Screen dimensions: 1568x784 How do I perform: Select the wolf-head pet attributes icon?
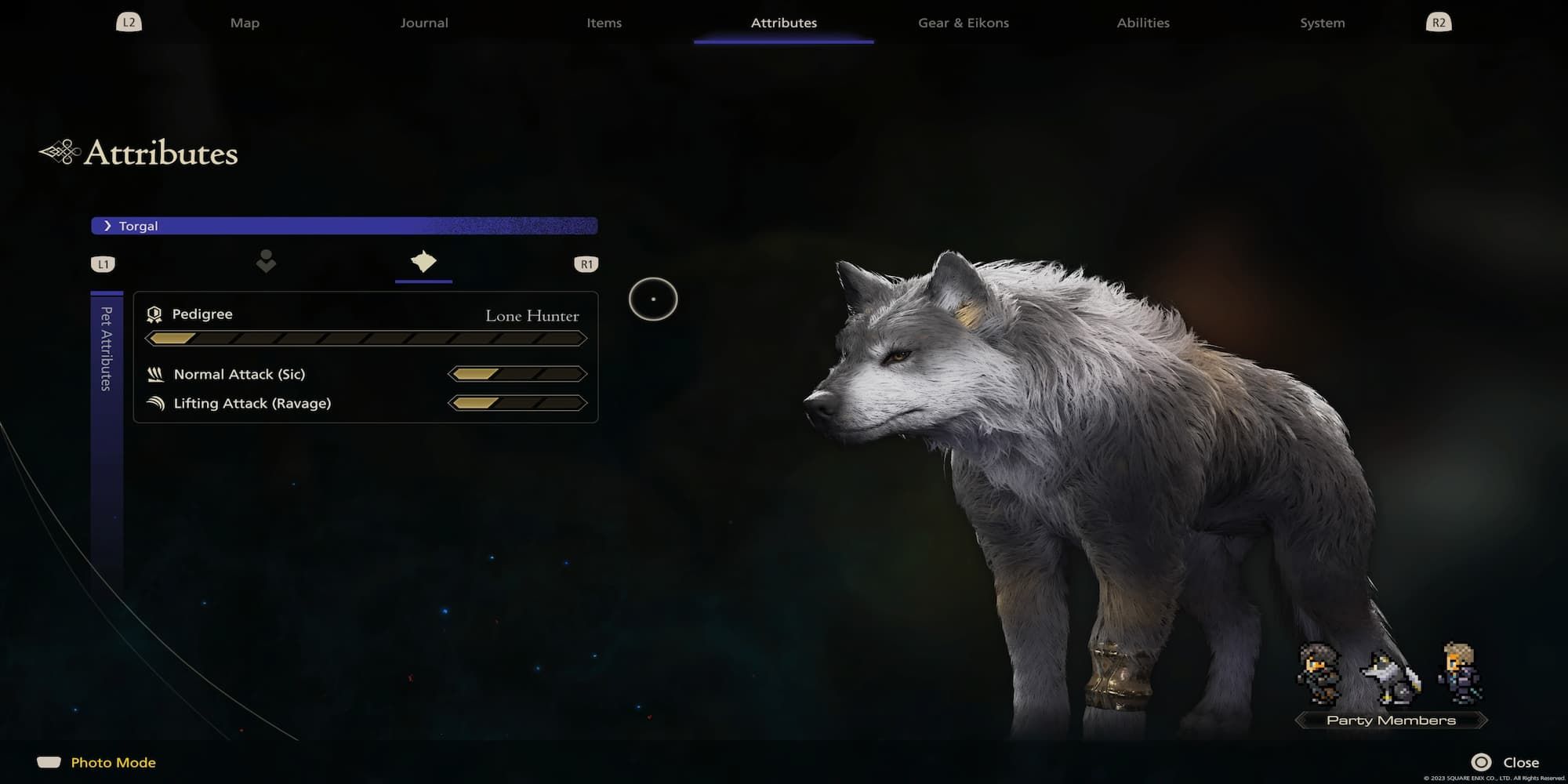tap(423, 263)
